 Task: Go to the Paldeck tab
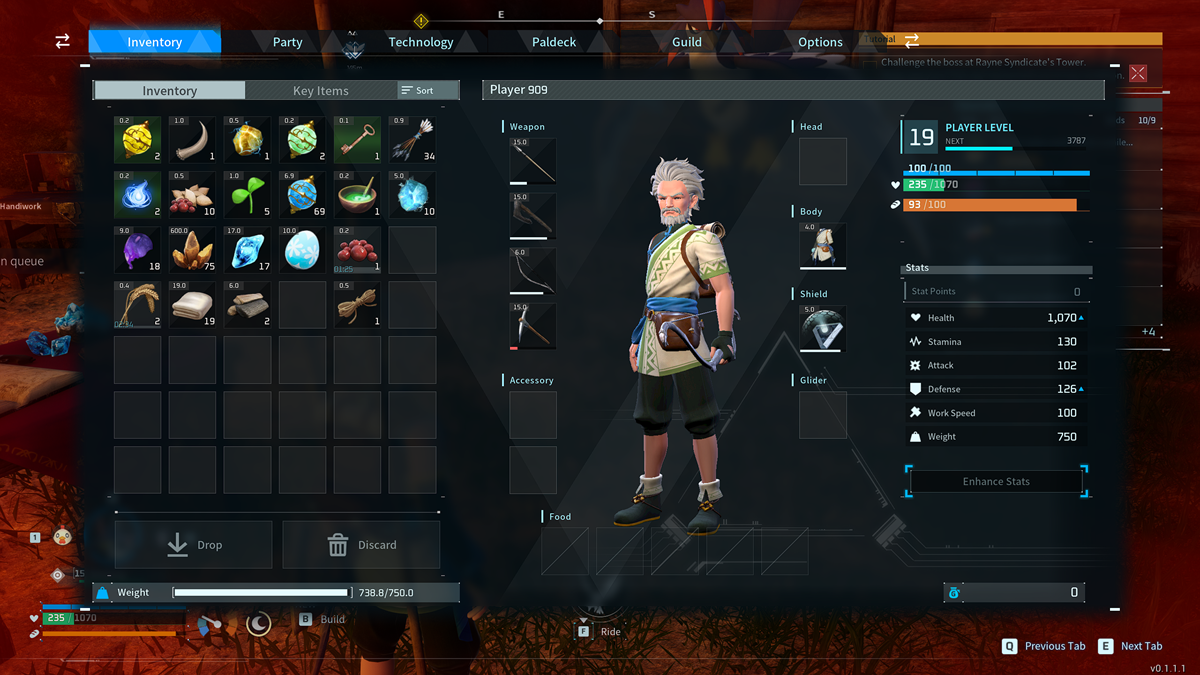[553, 42]
